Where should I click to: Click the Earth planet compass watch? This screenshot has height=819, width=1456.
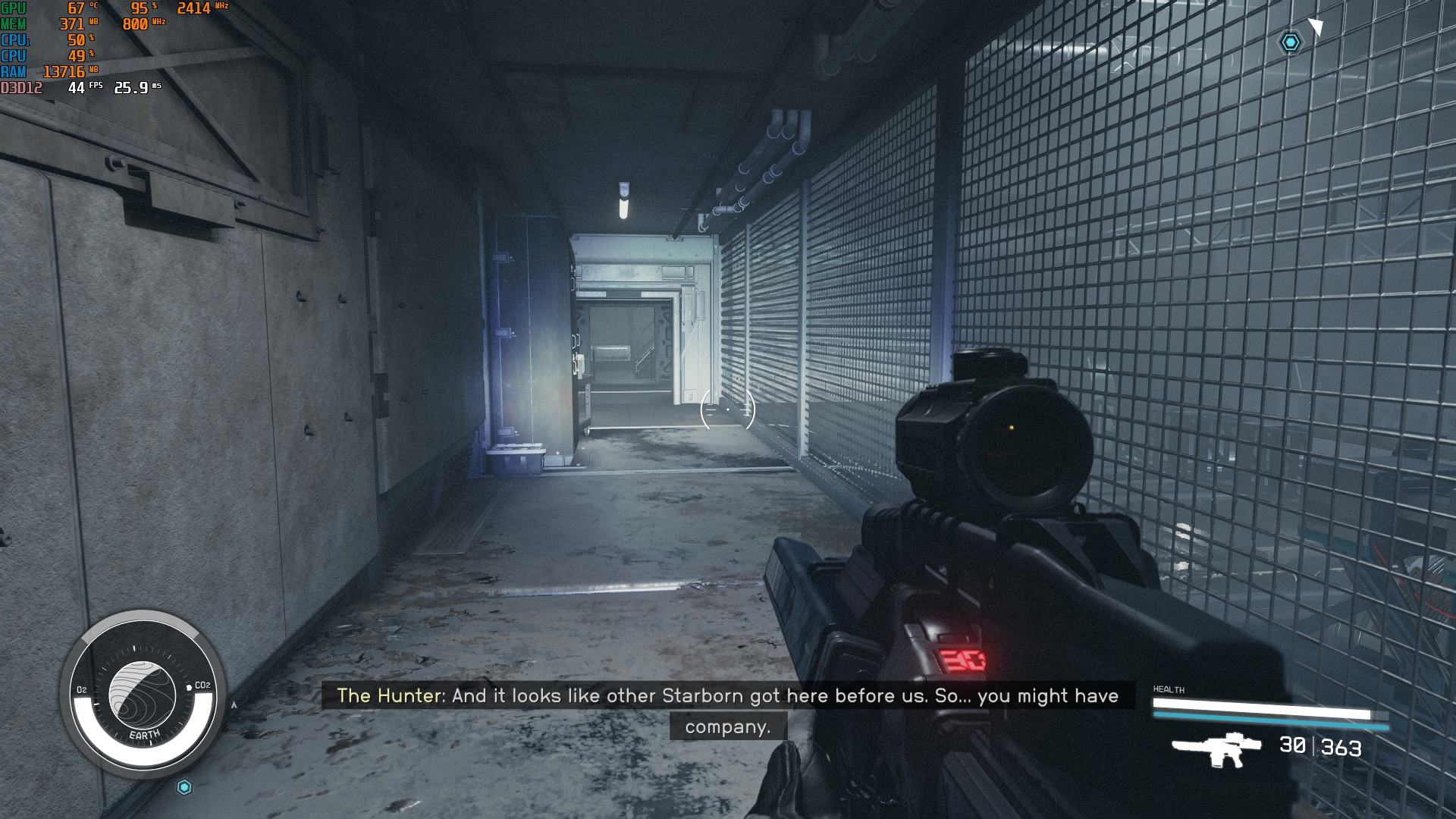click(143, 694)
